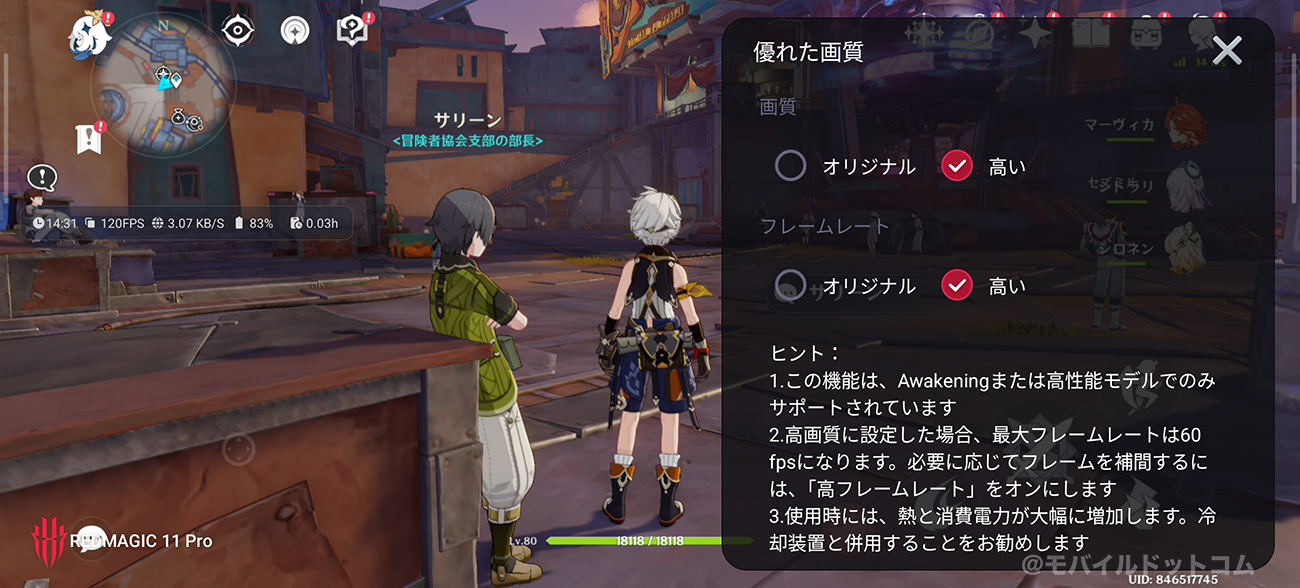1300x588 pixels.
Task: Select オリジナル under フレームレート
Action: tap(790, 286)
